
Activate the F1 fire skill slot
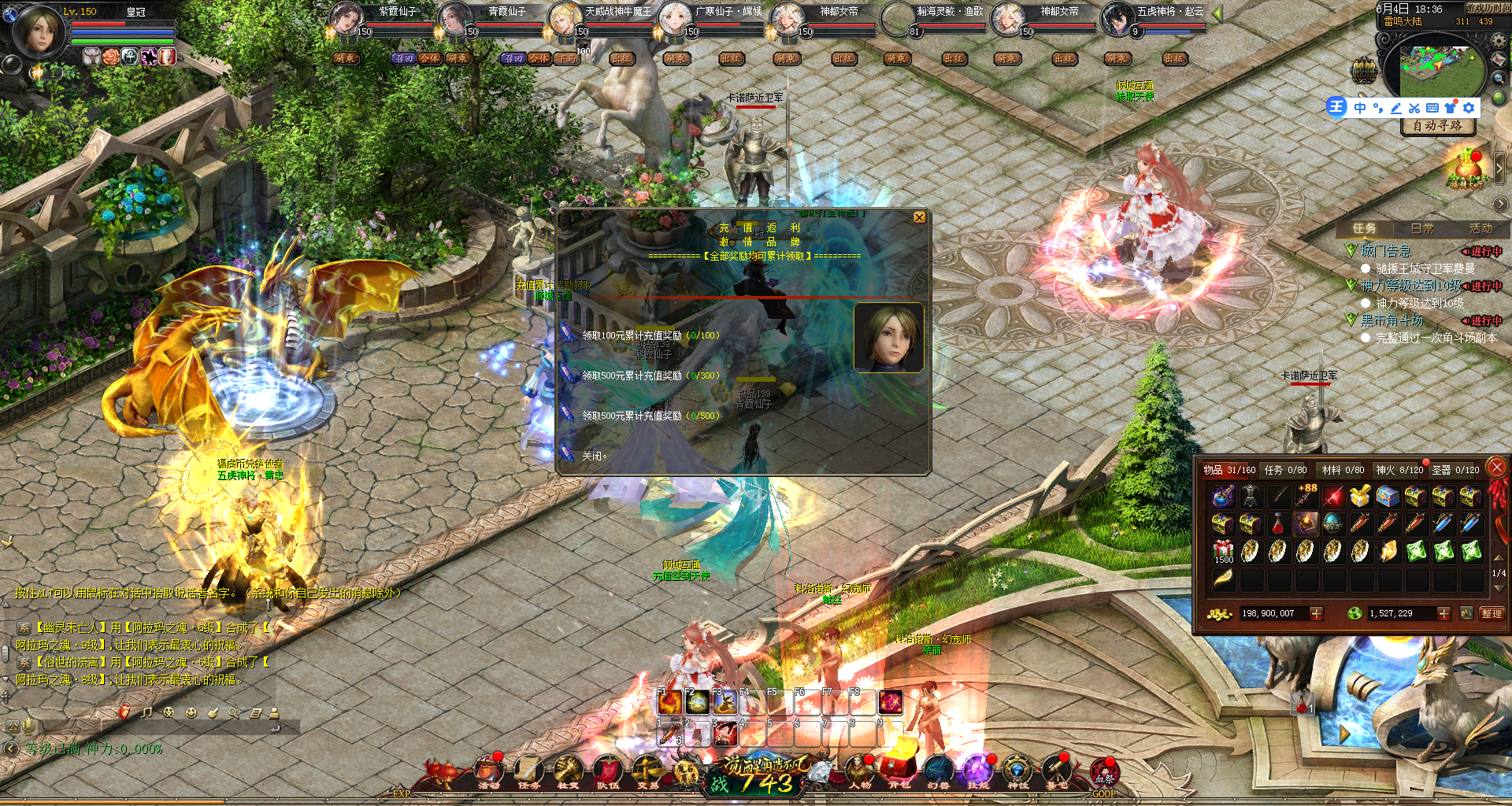[669, 702]
